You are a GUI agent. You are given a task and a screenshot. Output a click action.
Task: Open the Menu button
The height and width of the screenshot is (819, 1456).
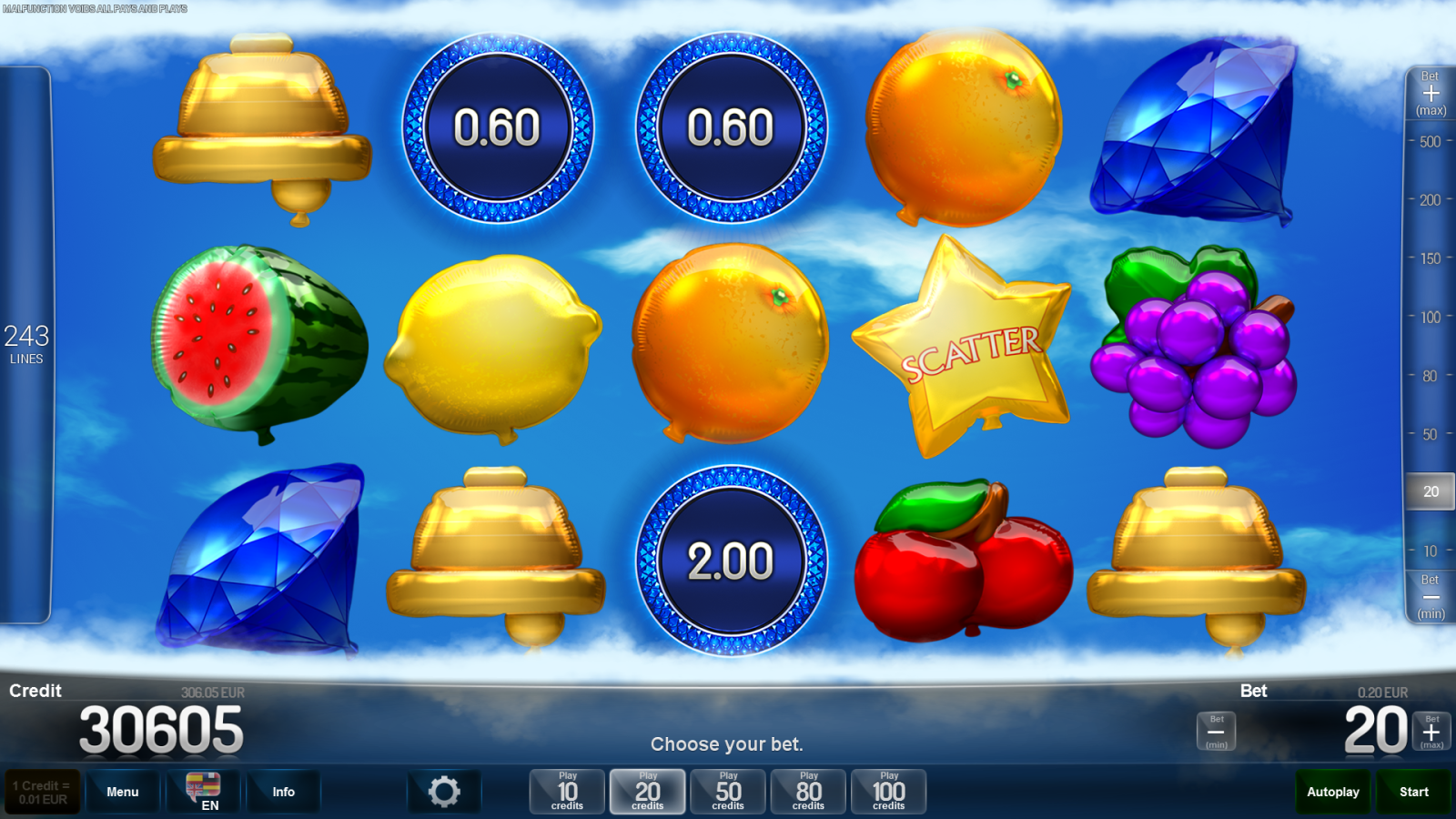pyautogui.click(x=123, y=792)
